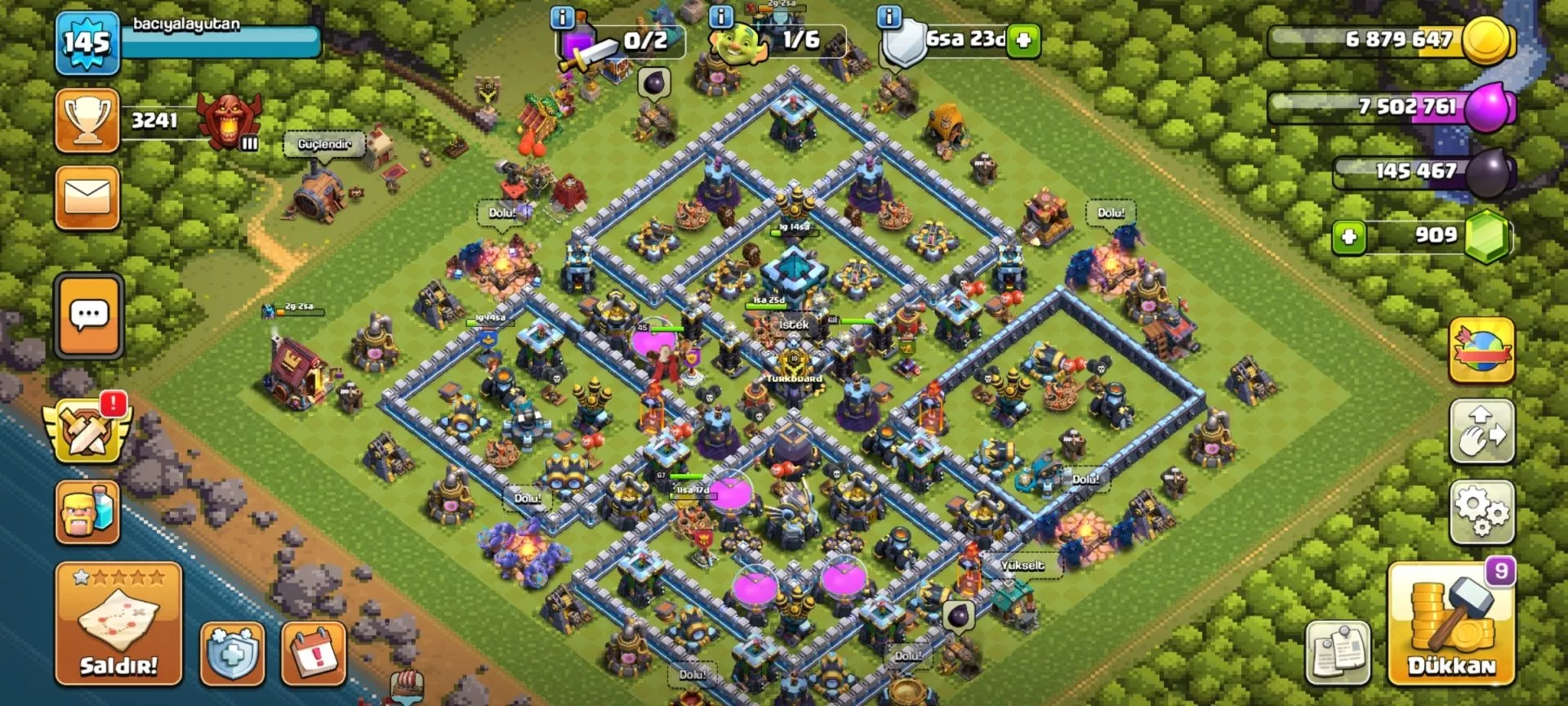
Task: Extend shield with green plus button
Action: click(x=1023, y=40)
